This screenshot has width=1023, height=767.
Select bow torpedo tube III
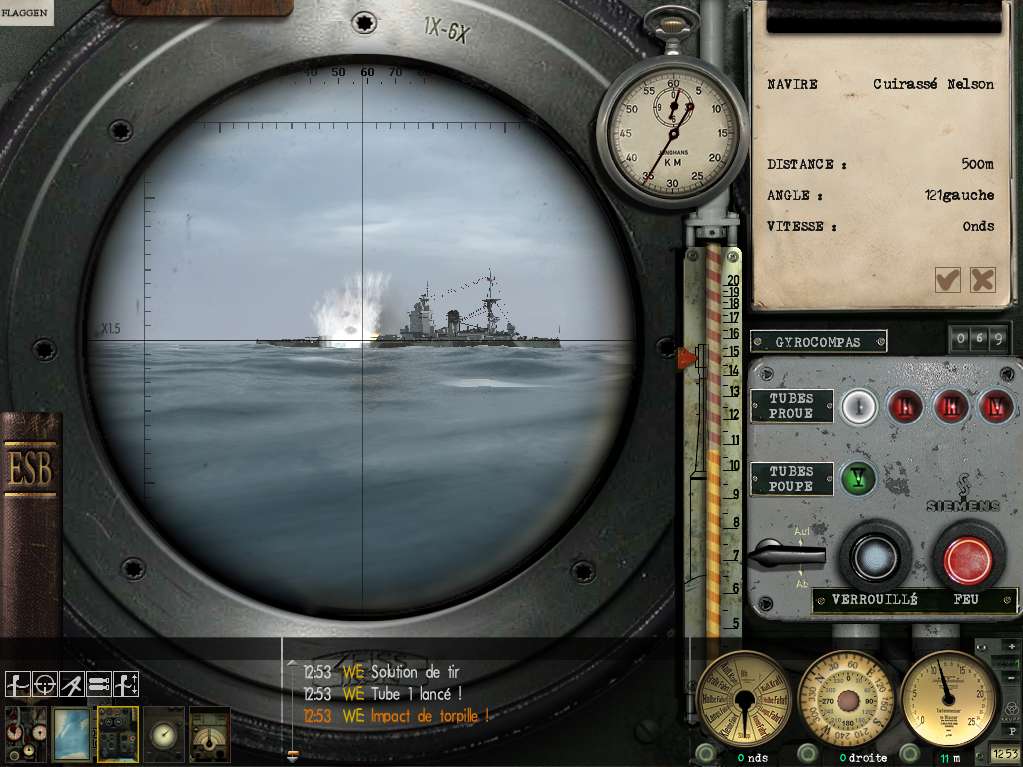click(x=951, y=406)
